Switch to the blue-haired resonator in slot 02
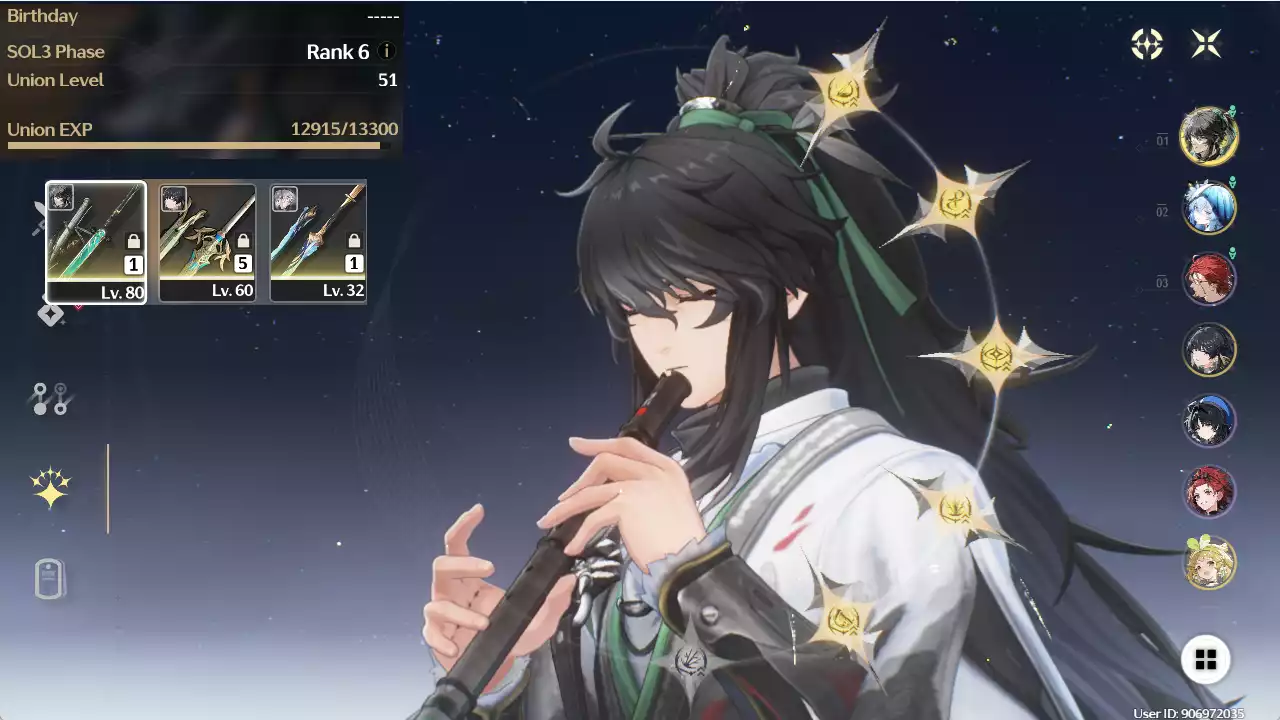Image resolution: width=1280 pixels, height=720 pixels. 1209,207
